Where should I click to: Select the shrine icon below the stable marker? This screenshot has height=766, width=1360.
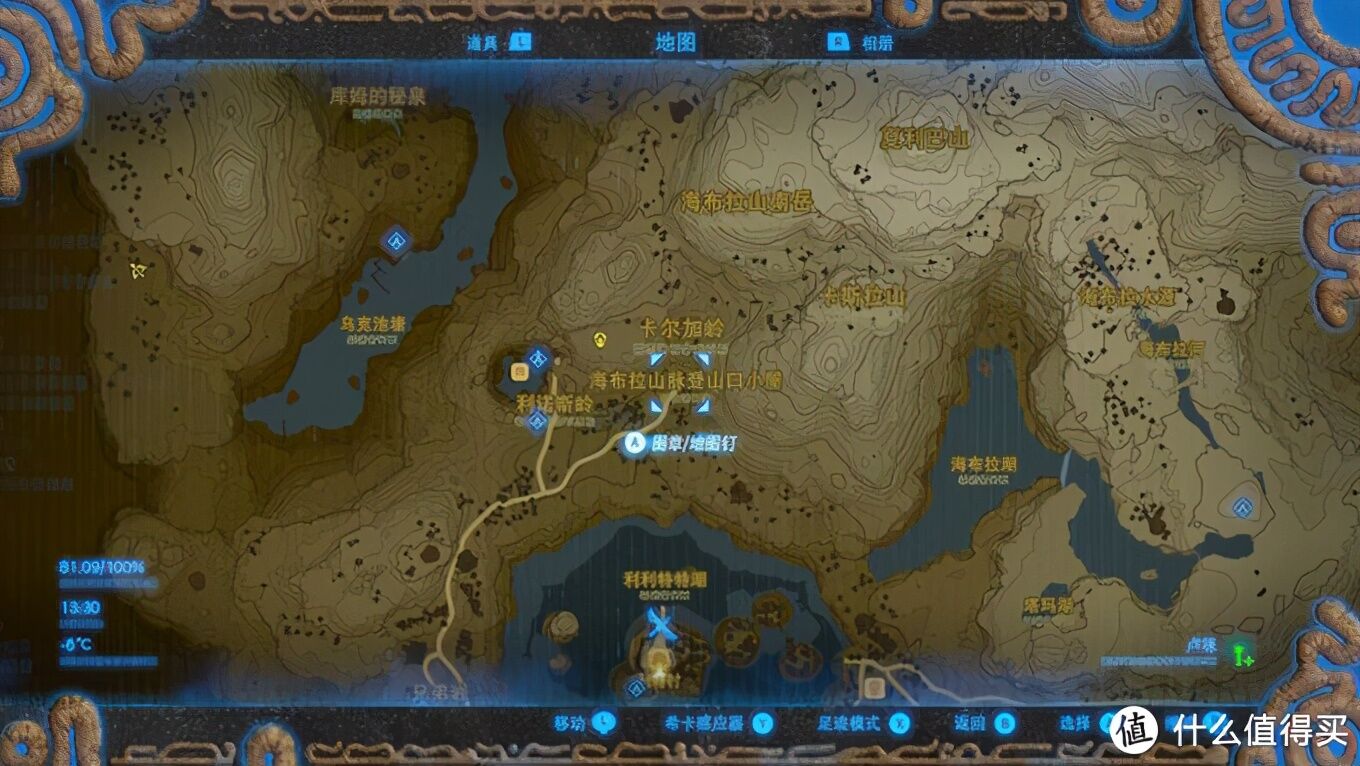(x=536, y=421)
